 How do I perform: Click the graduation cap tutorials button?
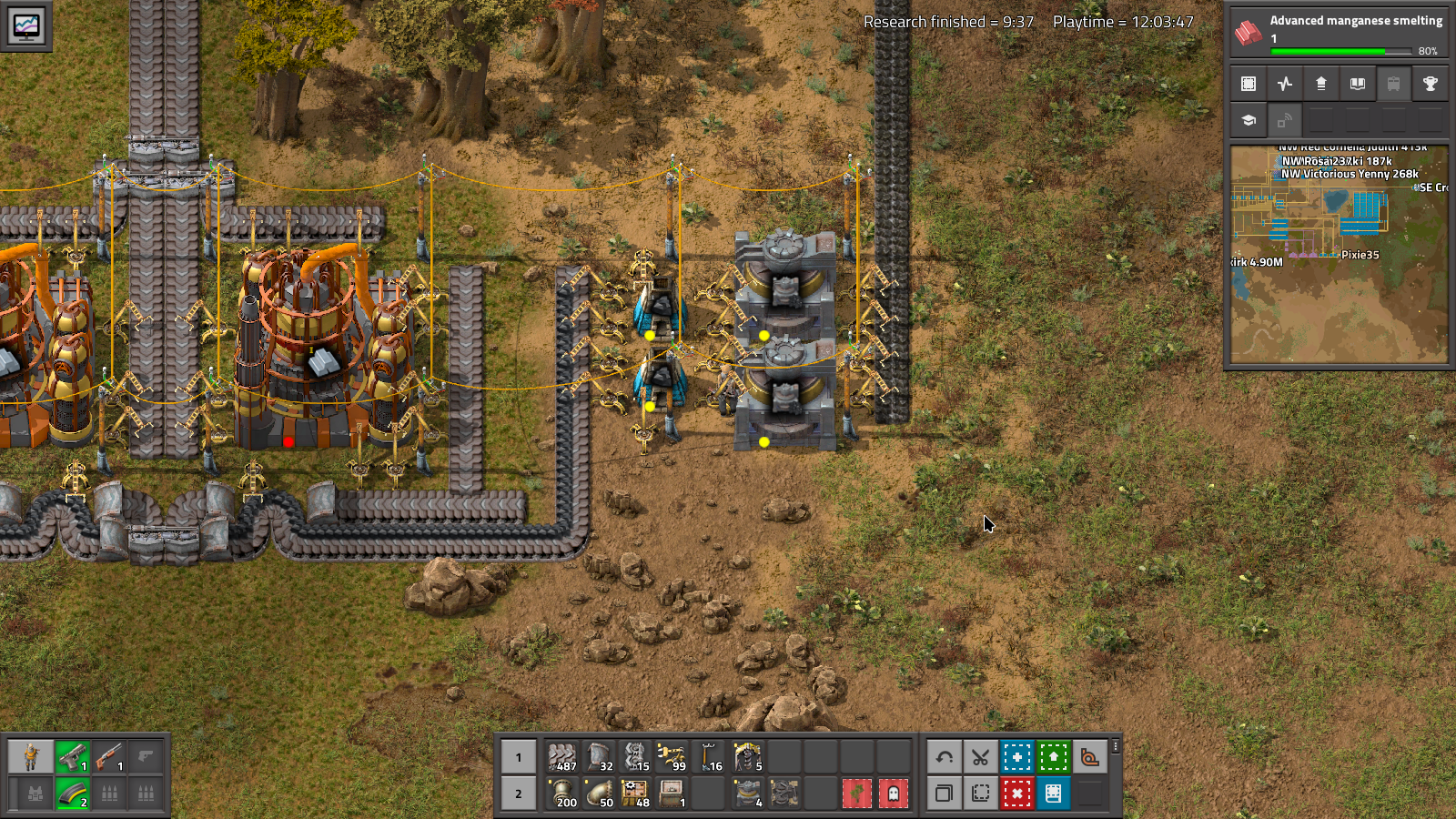pos(1249,120)
